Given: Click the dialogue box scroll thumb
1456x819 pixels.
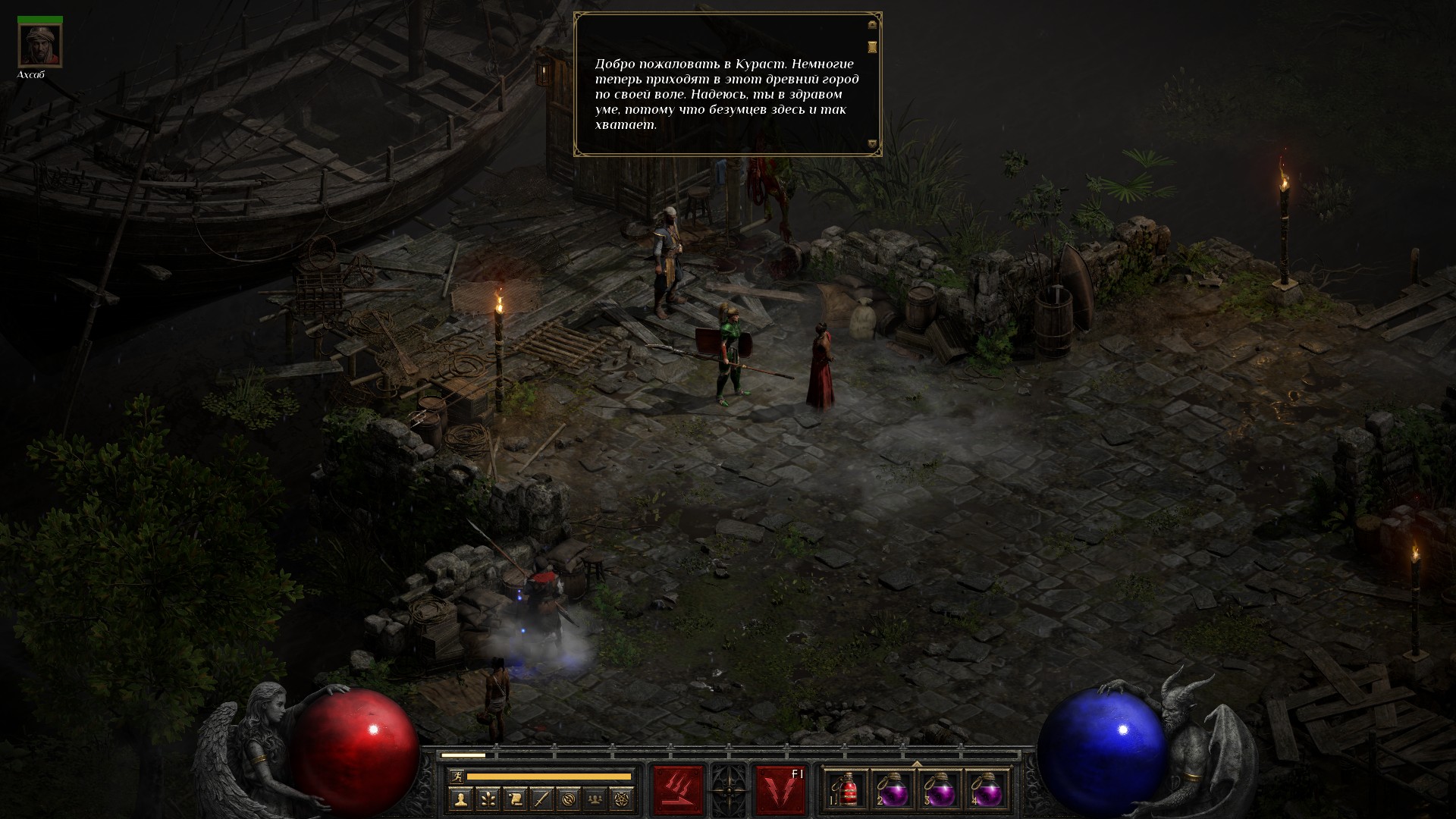Looking at the screenshot, I should pyautogui.click(x=872, y=47).
